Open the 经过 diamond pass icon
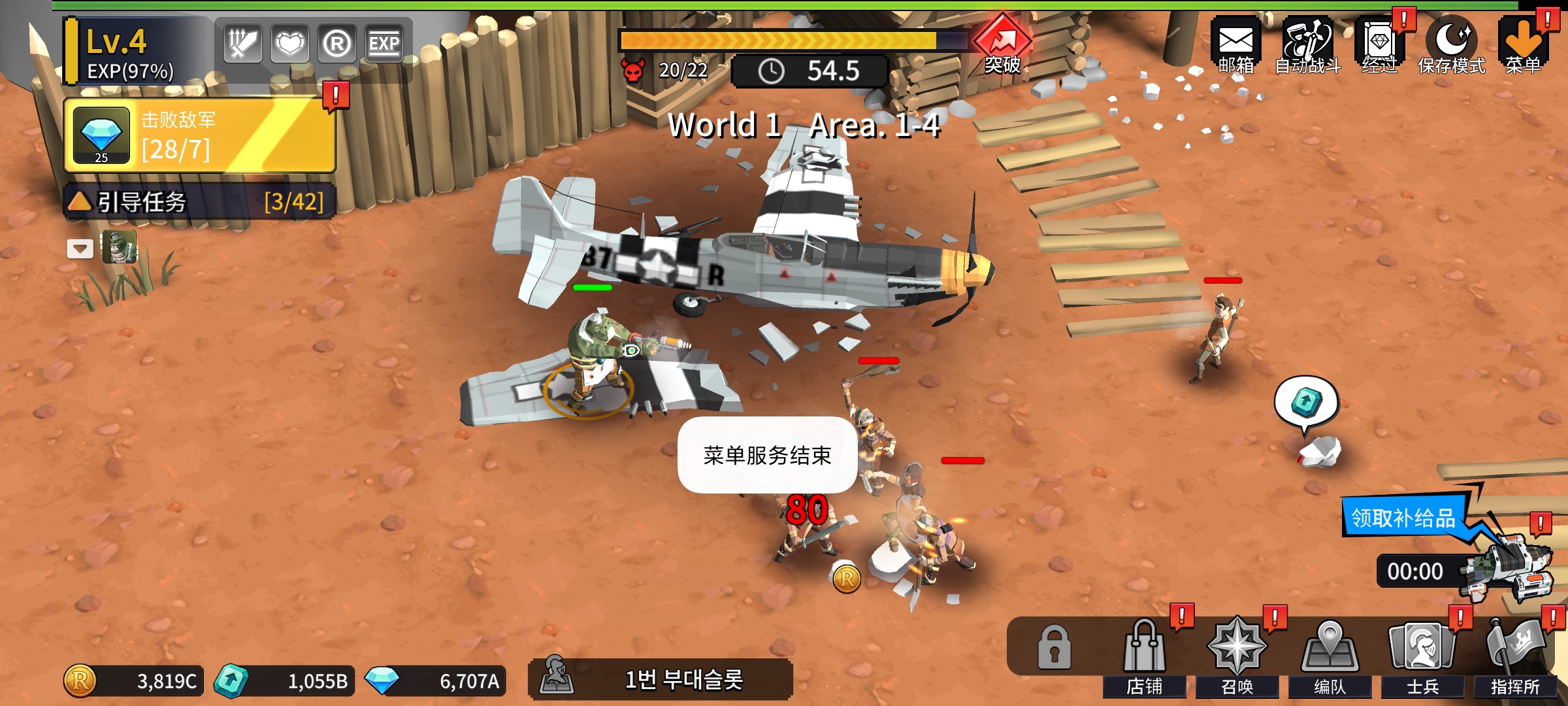Image resolution: width=1568 pixels, height=706 pixels. coord(1380,41)
